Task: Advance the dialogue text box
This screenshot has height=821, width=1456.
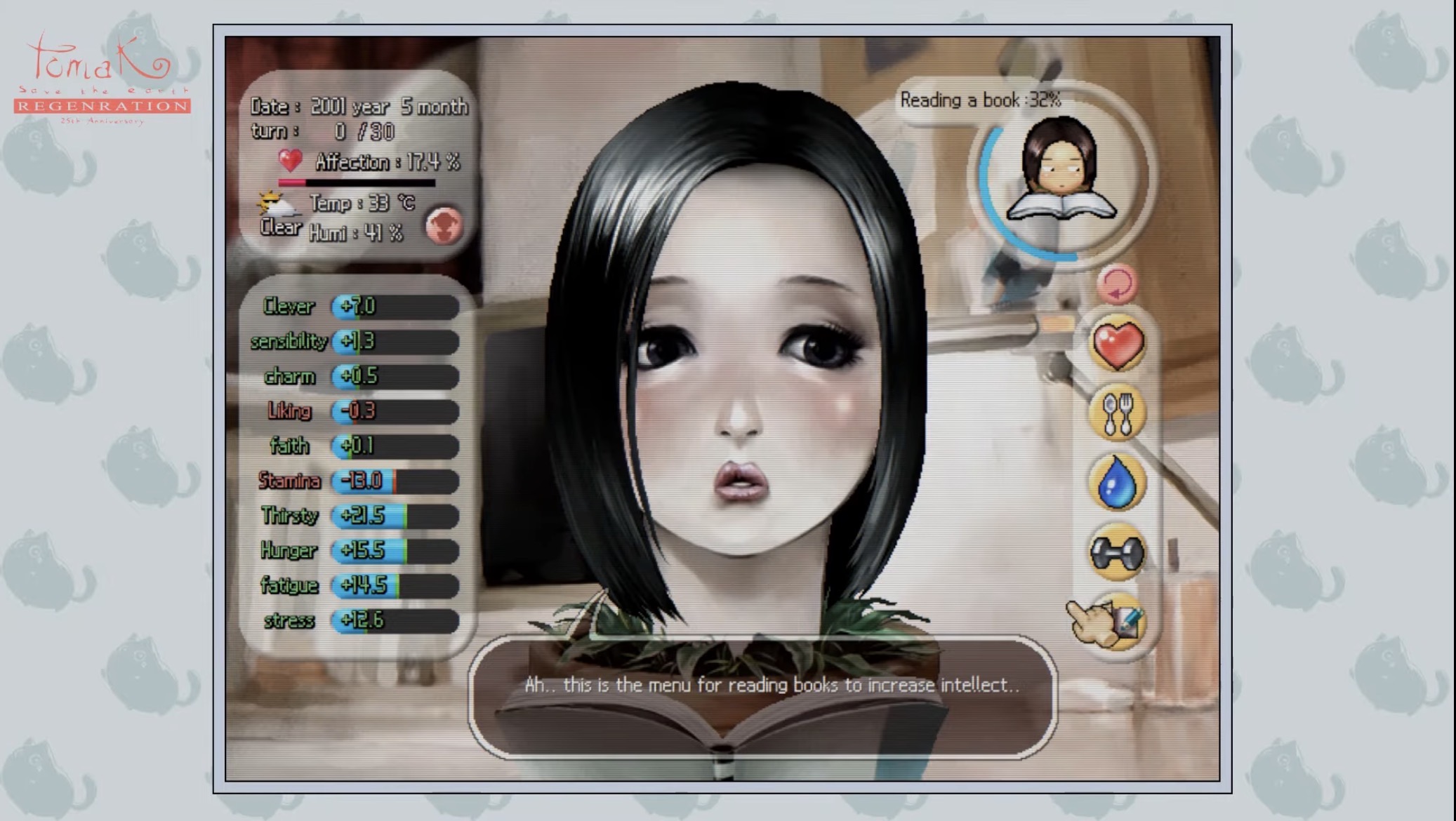Action: click(762, 697)
